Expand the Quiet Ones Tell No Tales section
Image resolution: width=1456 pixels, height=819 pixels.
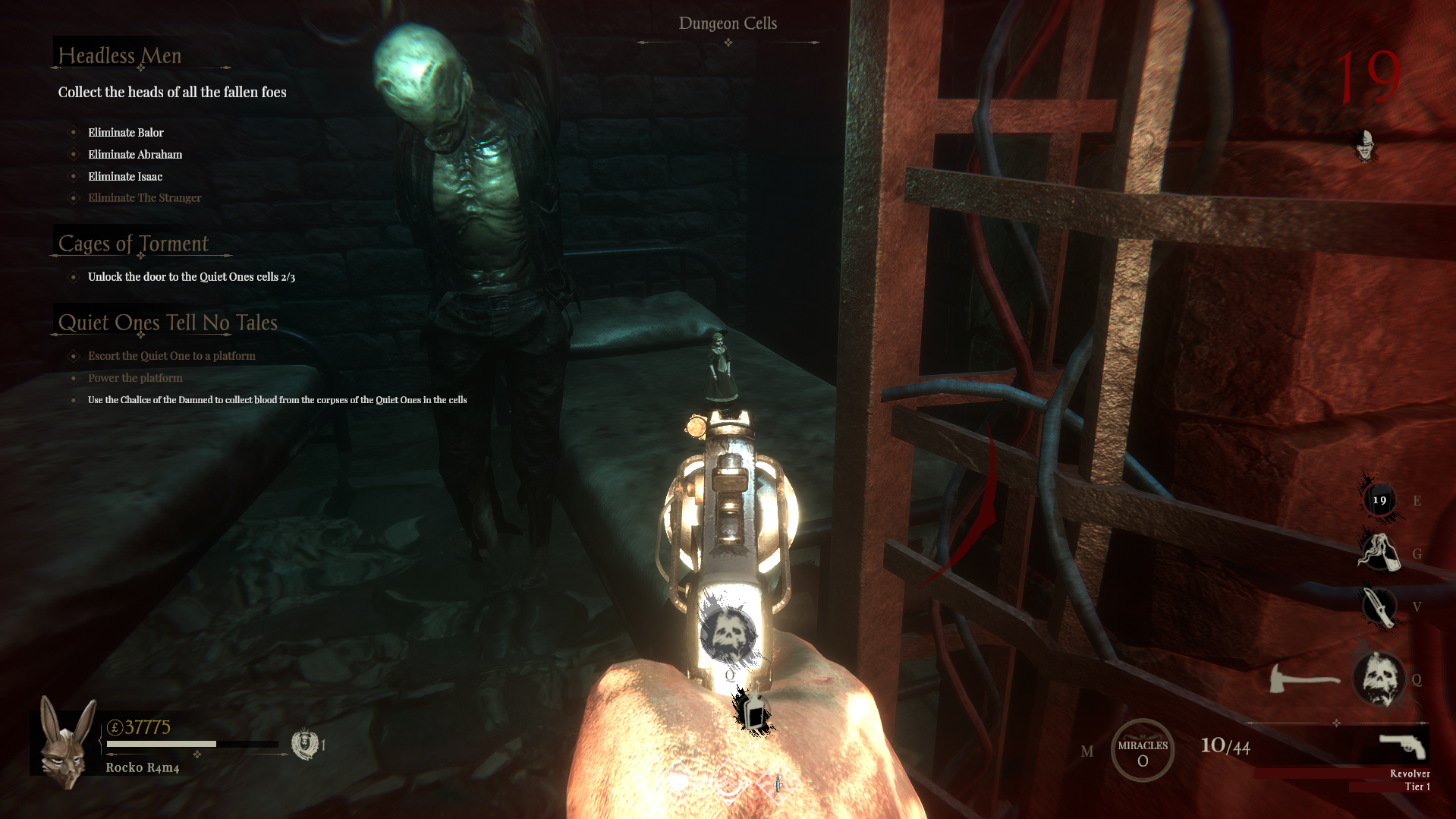coord(168,322)
